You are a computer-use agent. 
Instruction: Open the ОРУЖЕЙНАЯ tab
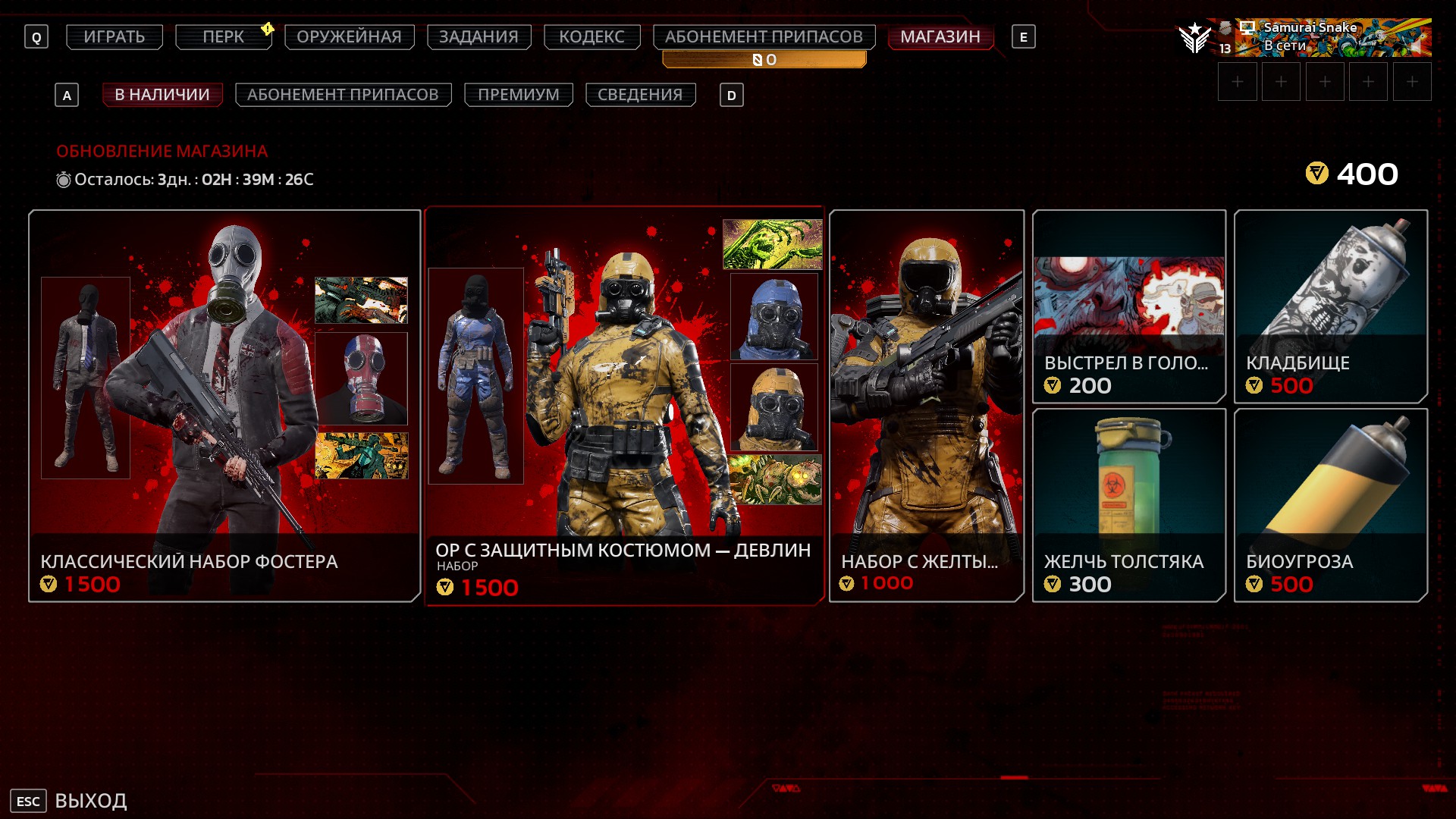pos(349,36)
